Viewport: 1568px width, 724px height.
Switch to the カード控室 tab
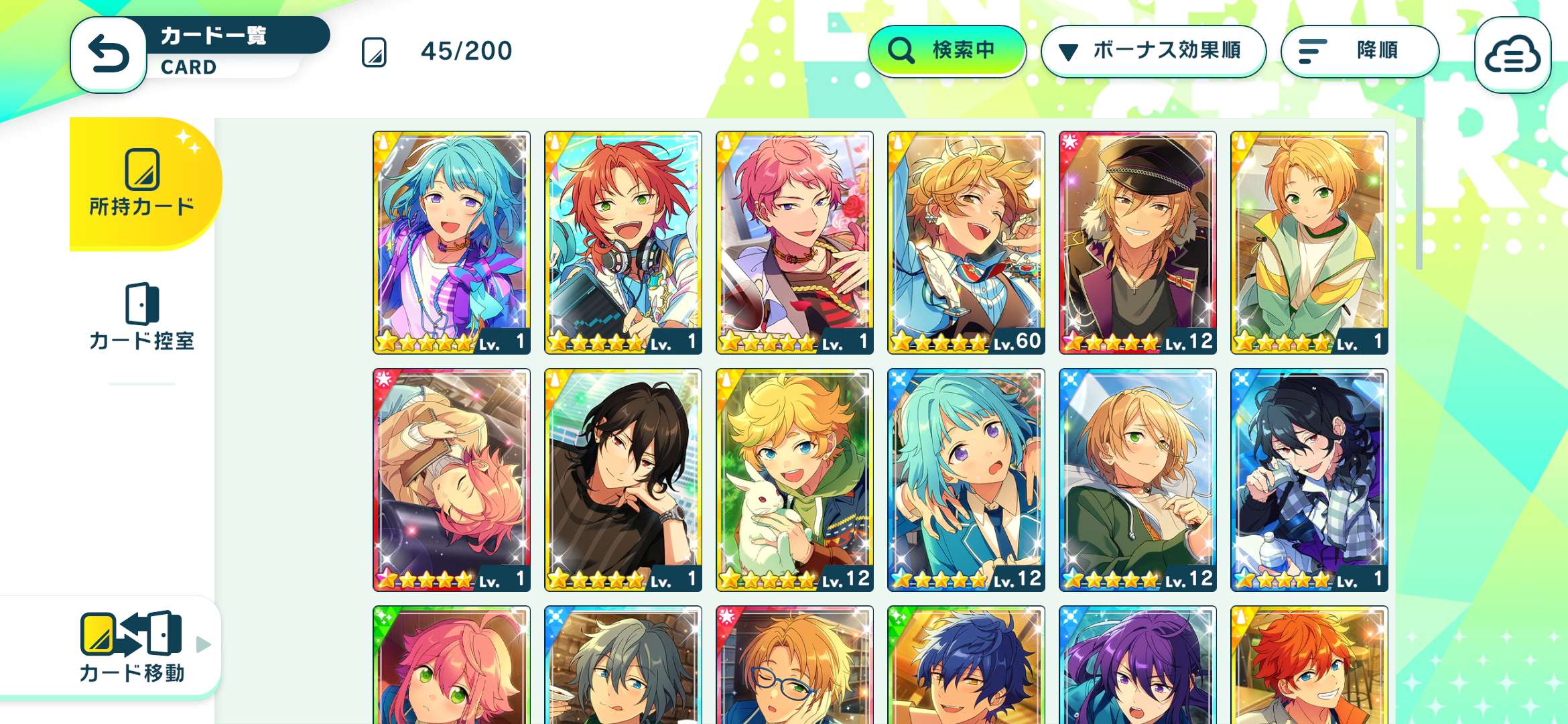[x=142, y=316]
